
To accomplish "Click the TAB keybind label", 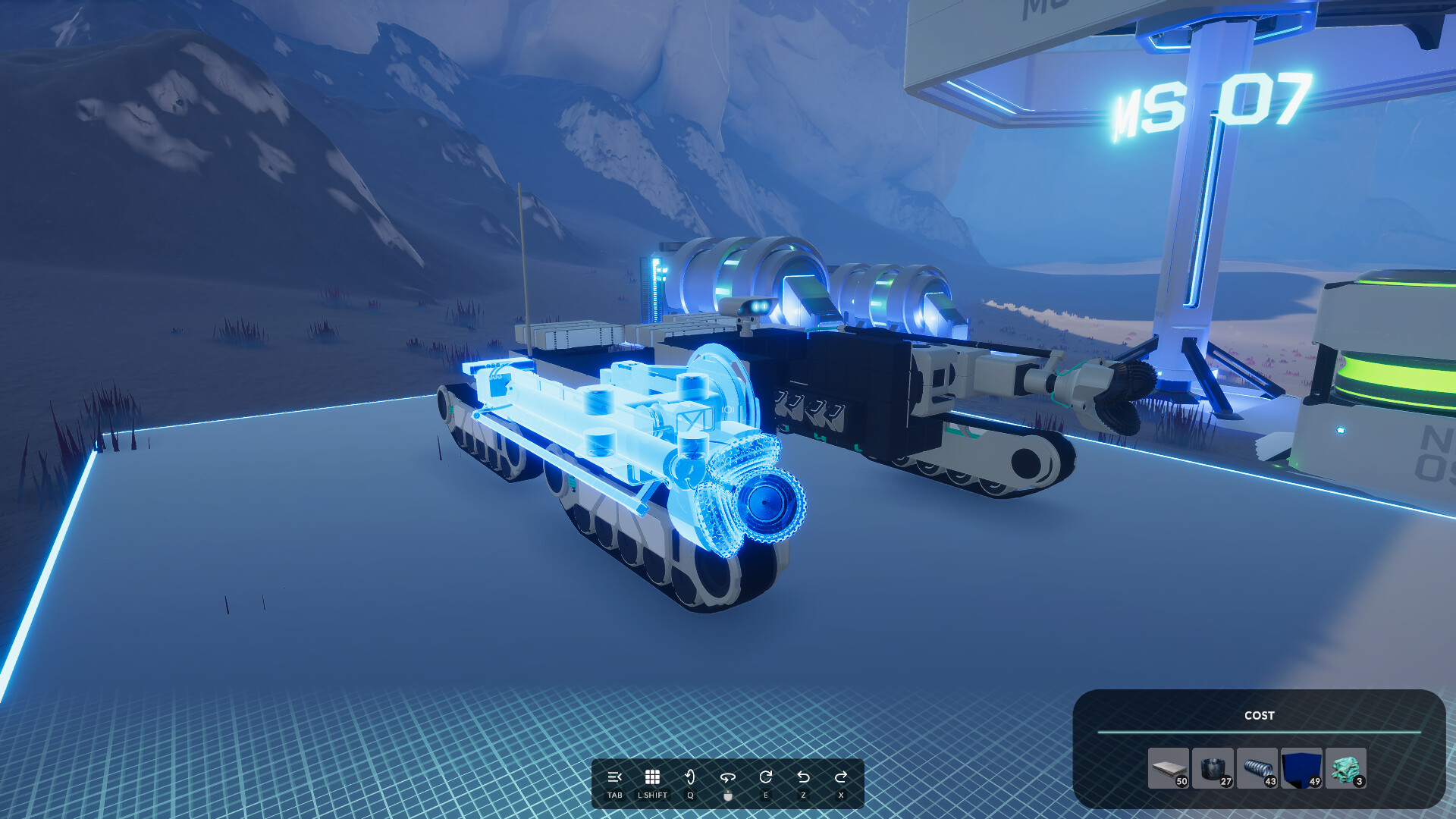I will (614, 795).
